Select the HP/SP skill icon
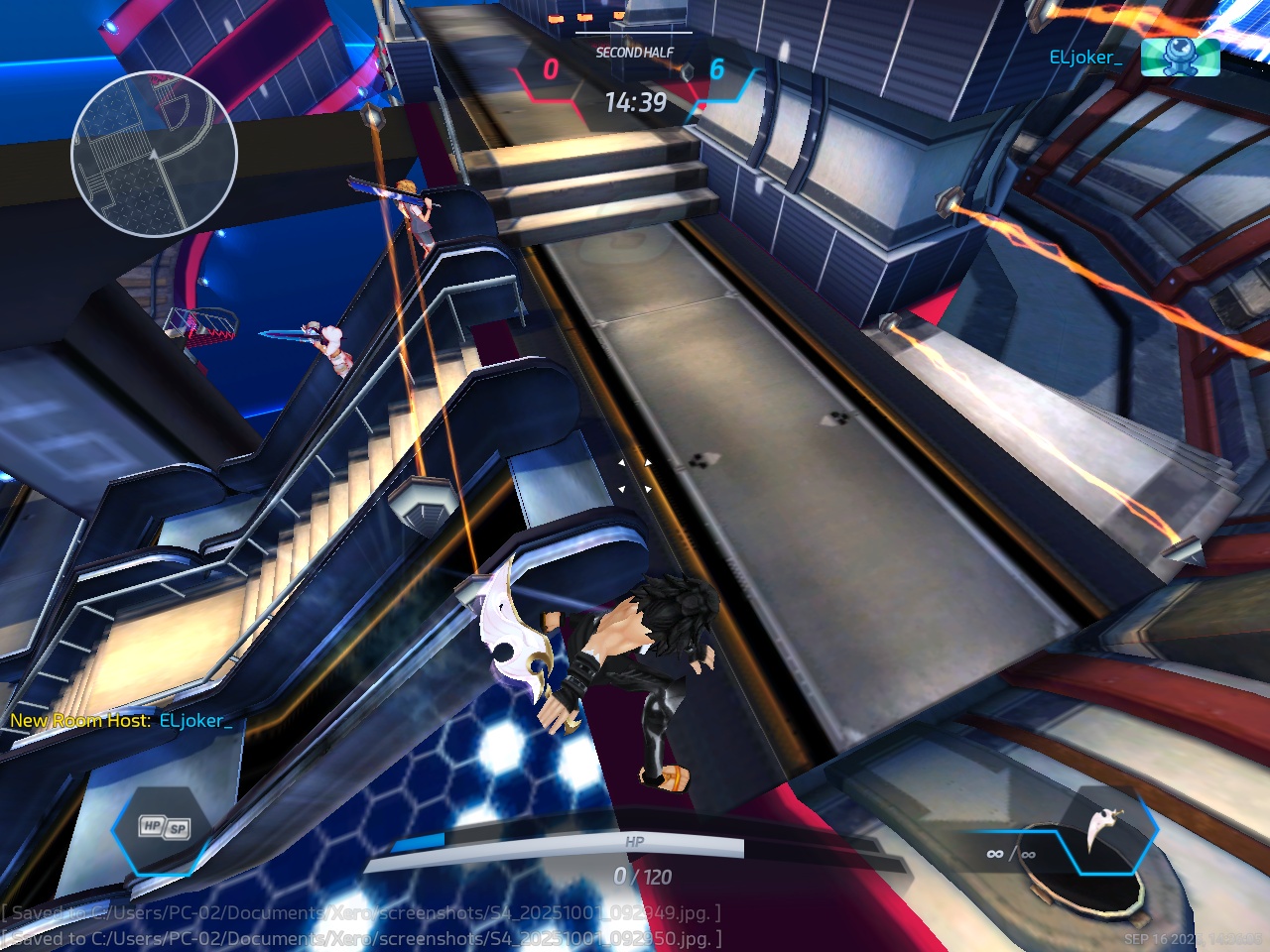Screen dimensions: 1270x952 click(164, 827)
